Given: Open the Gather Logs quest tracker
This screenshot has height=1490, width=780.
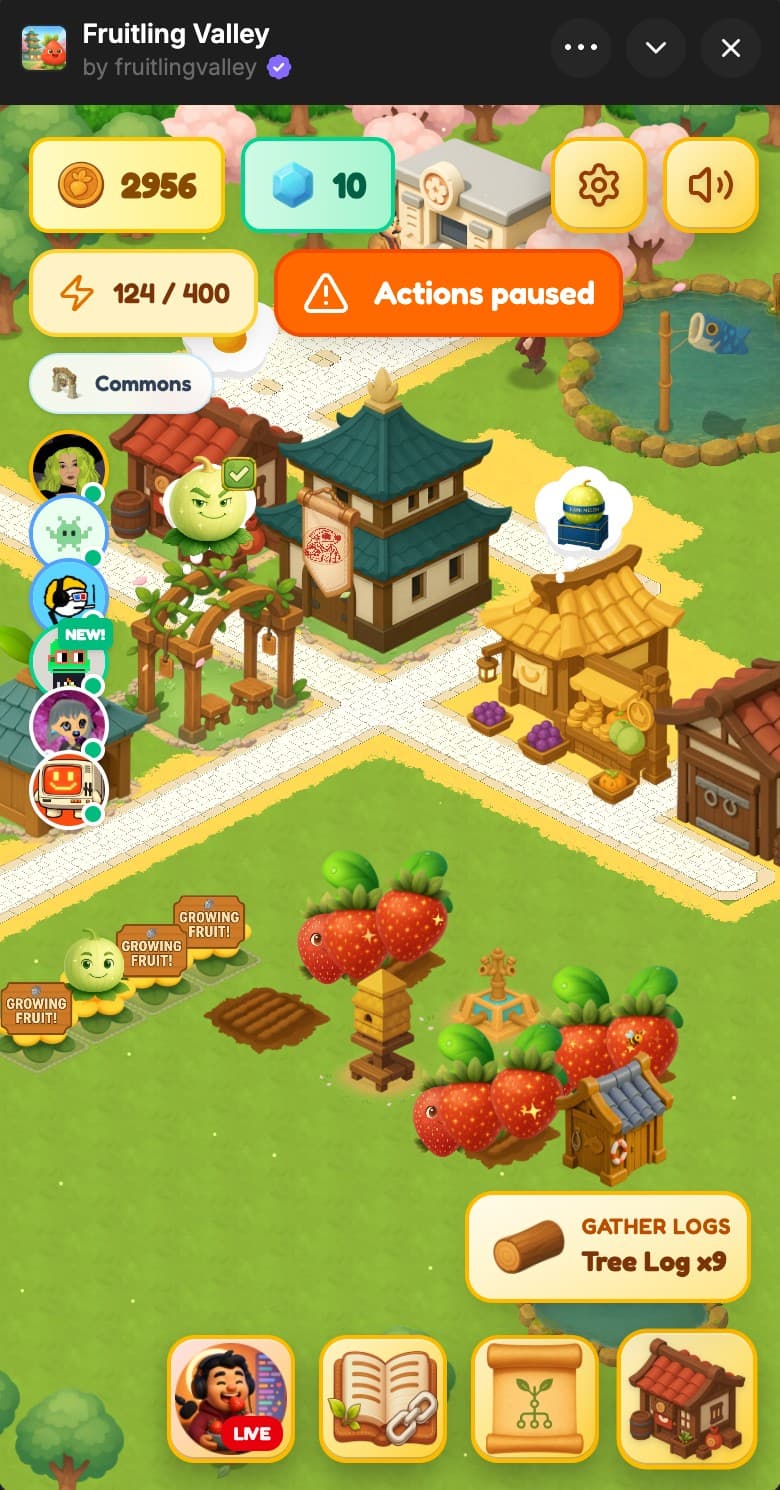Looking at the screenshot, I should pyautogui.click(x=607, y=1246).
